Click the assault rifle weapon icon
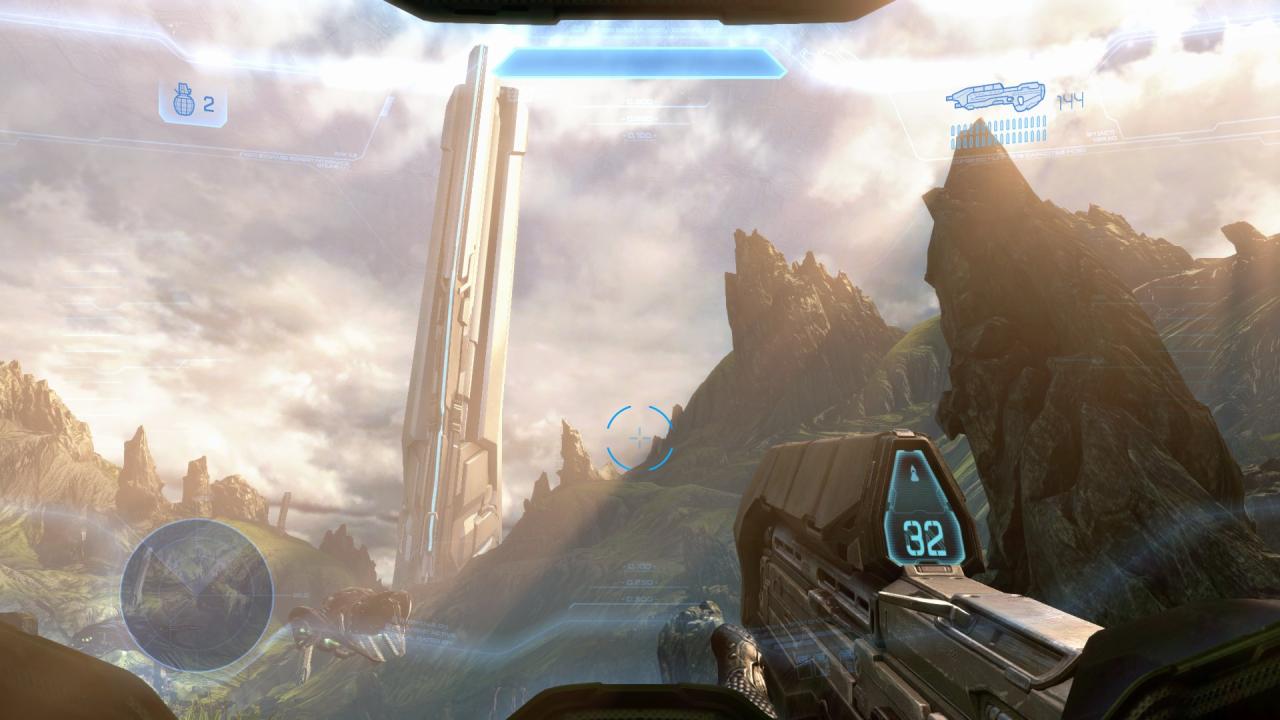The height and width of the screenshot is (720, 1280). point(996,98)
